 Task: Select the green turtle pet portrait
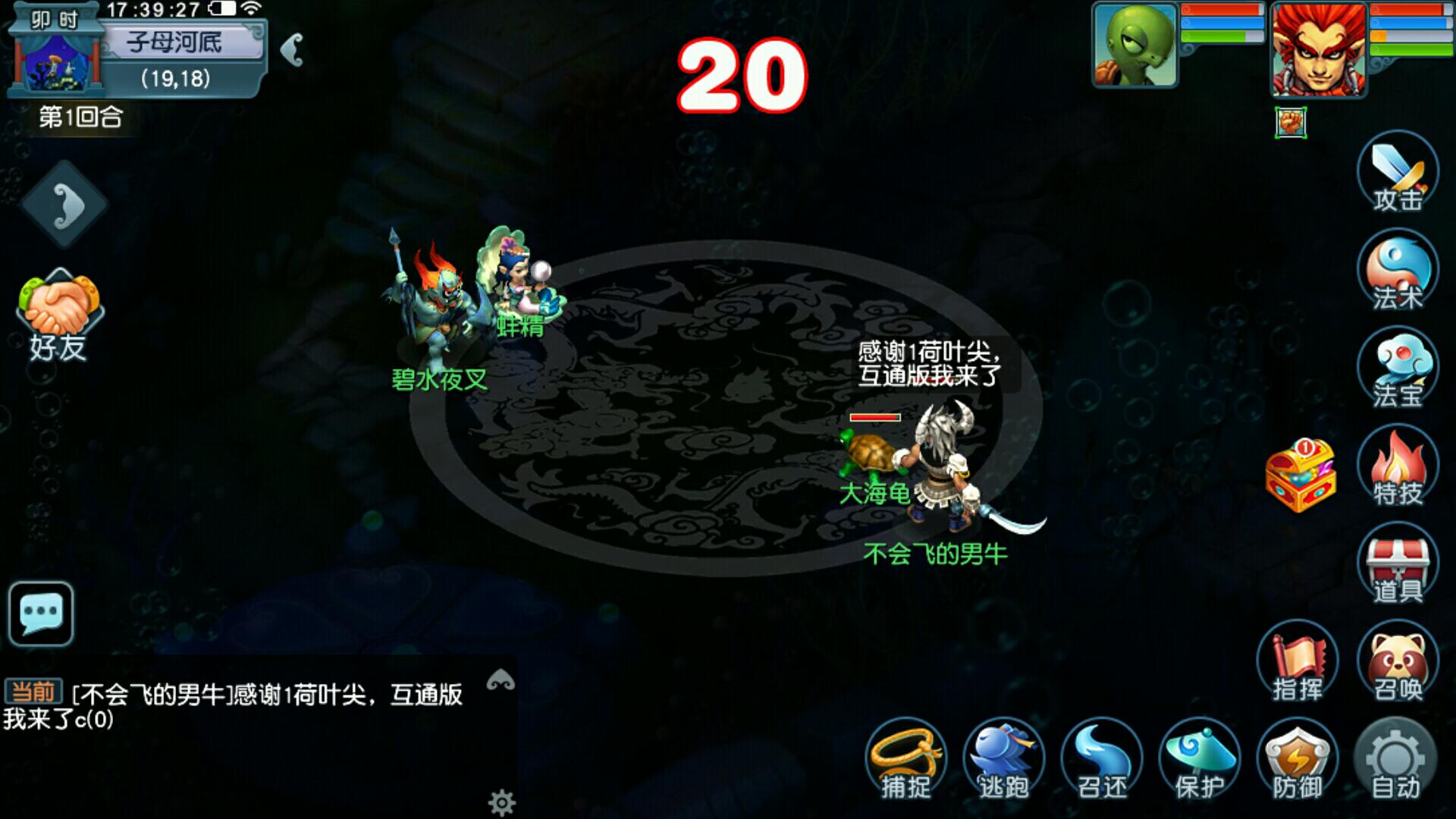point(1134,44)
